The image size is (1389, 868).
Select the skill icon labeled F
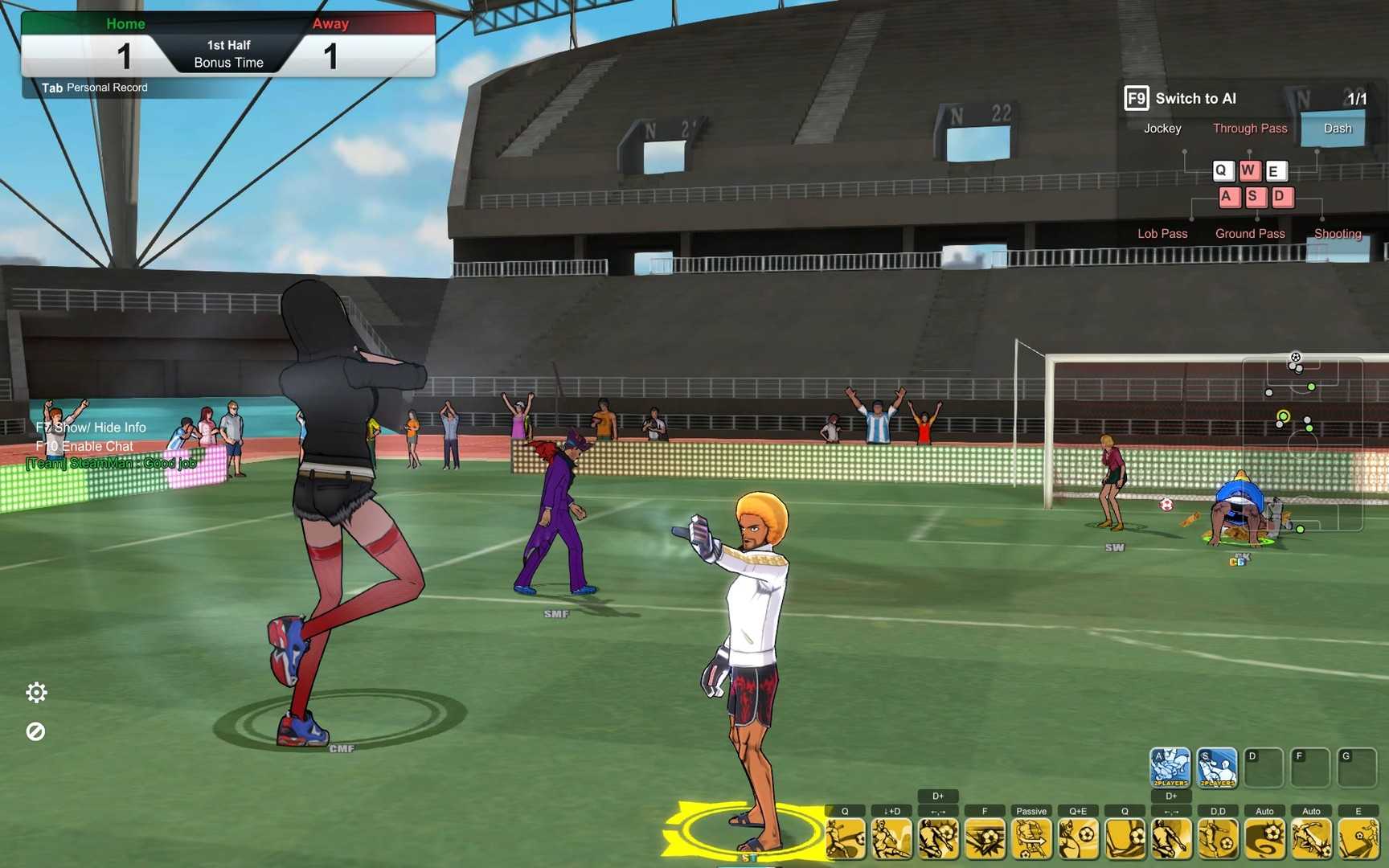pos(985,839)
